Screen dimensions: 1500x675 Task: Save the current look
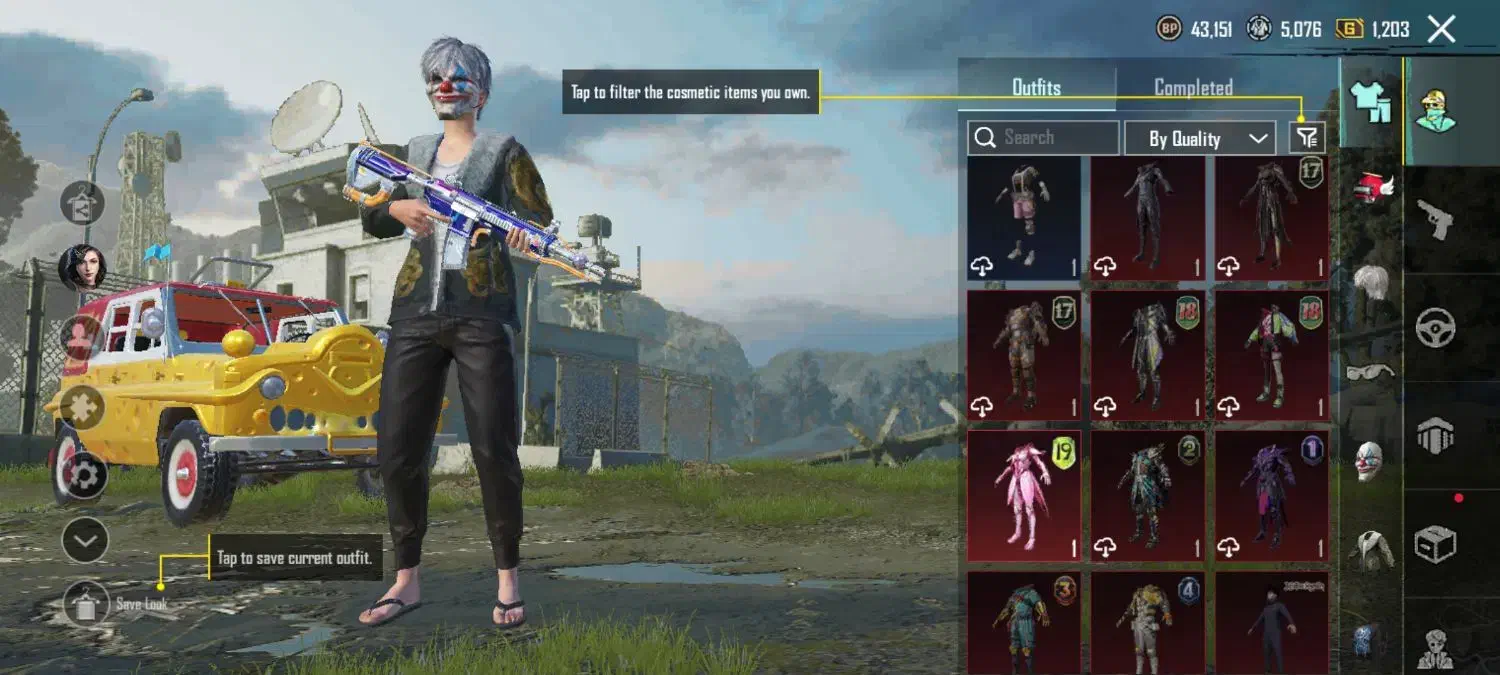pos(86,603)
